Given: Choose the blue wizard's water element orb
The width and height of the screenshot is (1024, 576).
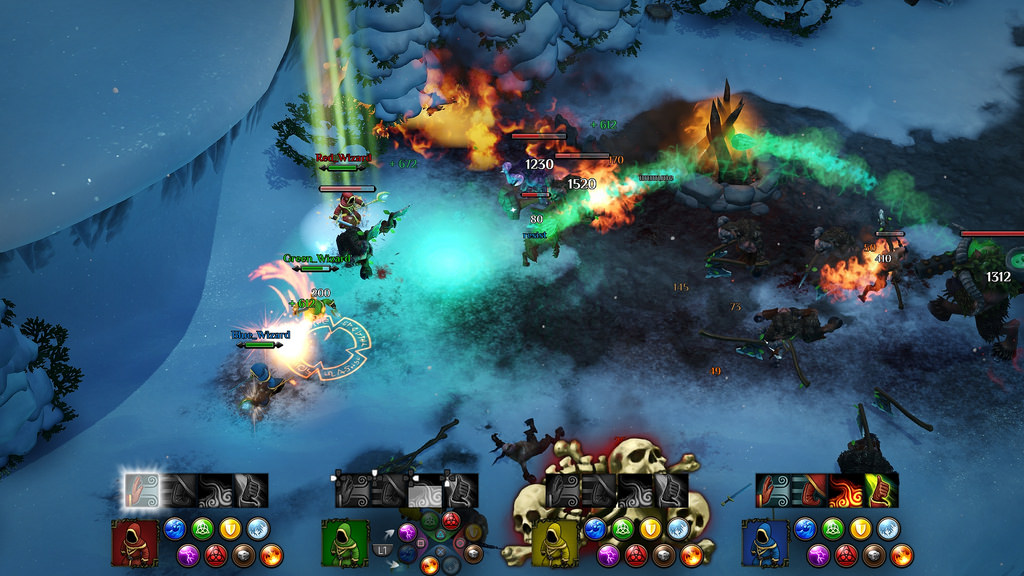Looking at the screenshot, I should pos(806,528).
